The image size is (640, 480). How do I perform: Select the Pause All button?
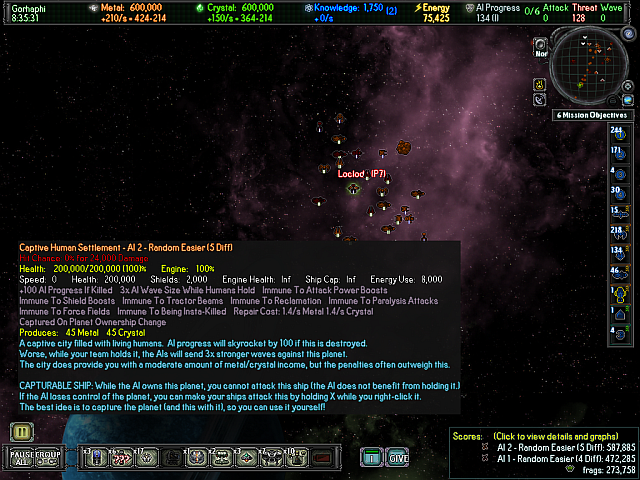click(20, 457)
